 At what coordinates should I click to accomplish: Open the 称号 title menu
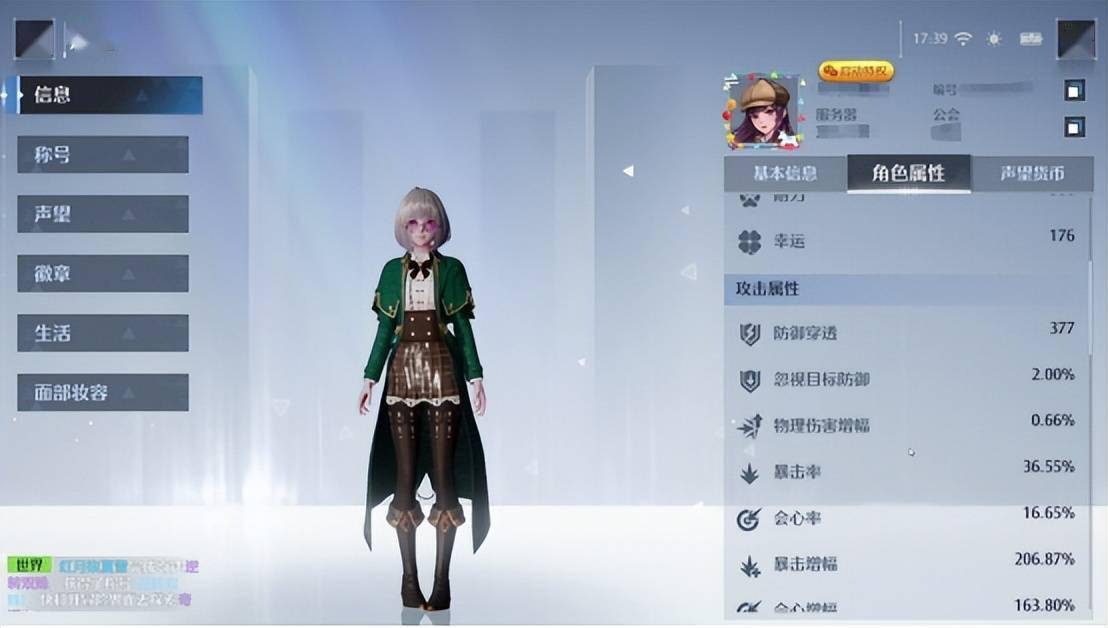tap(103, 155)
